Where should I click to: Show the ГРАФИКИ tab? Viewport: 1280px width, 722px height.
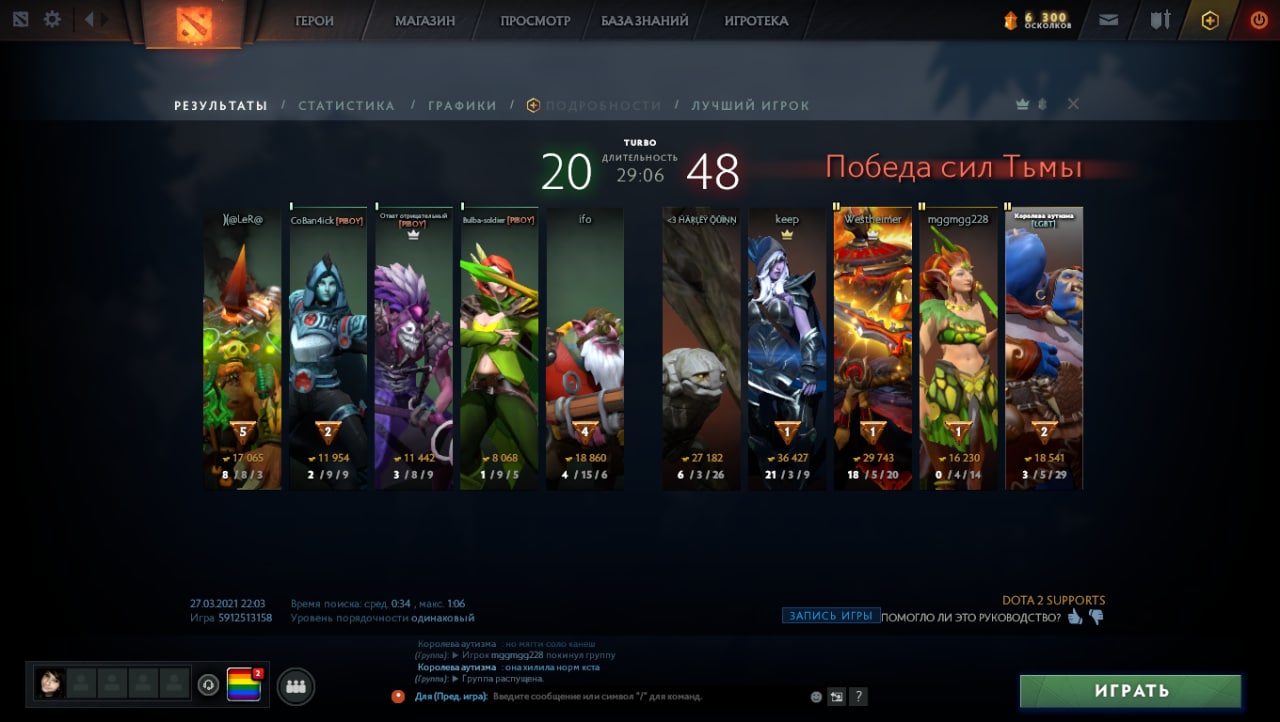click(x=462, y=105)
